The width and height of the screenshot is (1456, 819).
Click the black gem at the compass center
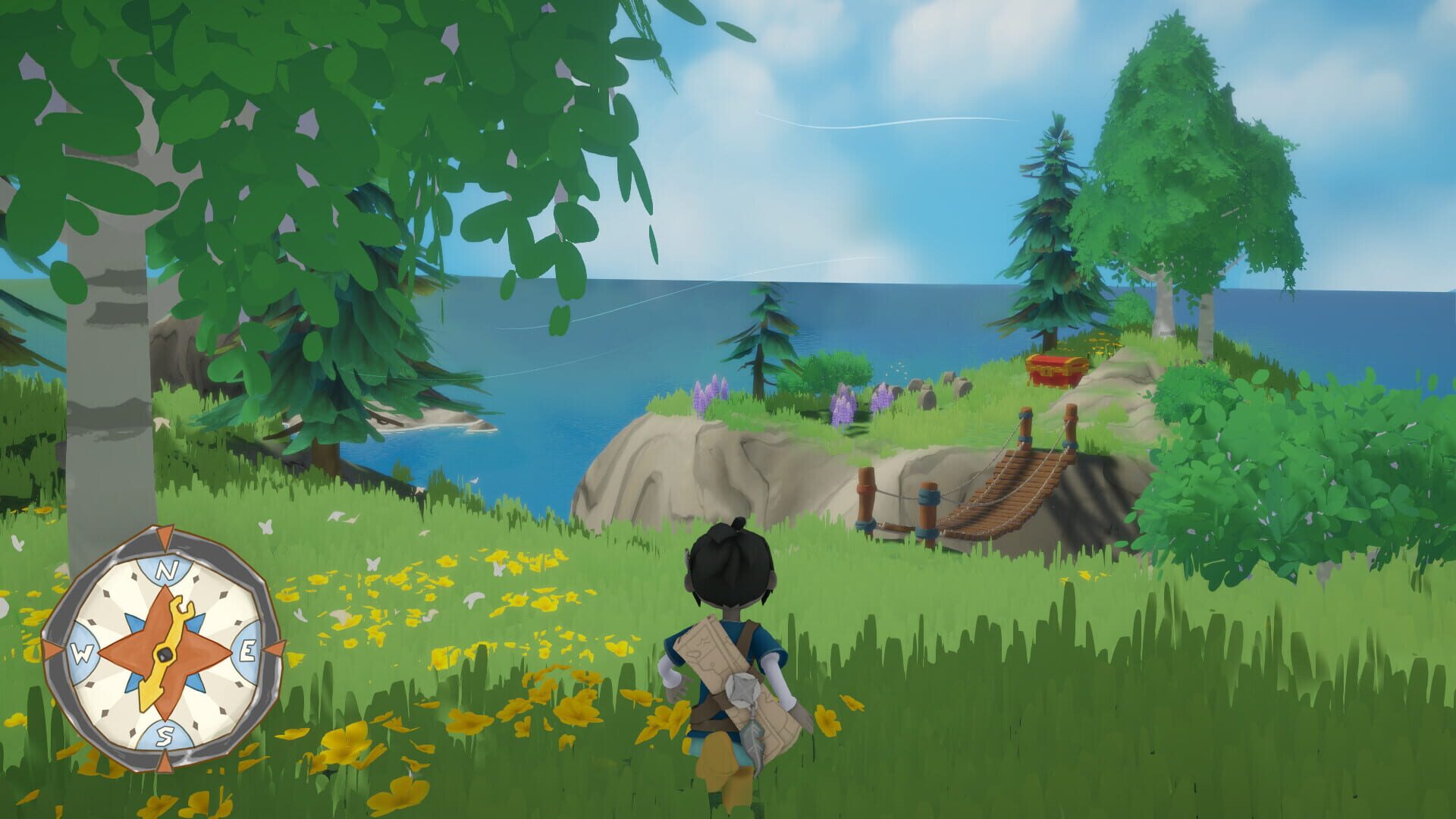click(x=165, y=654)
